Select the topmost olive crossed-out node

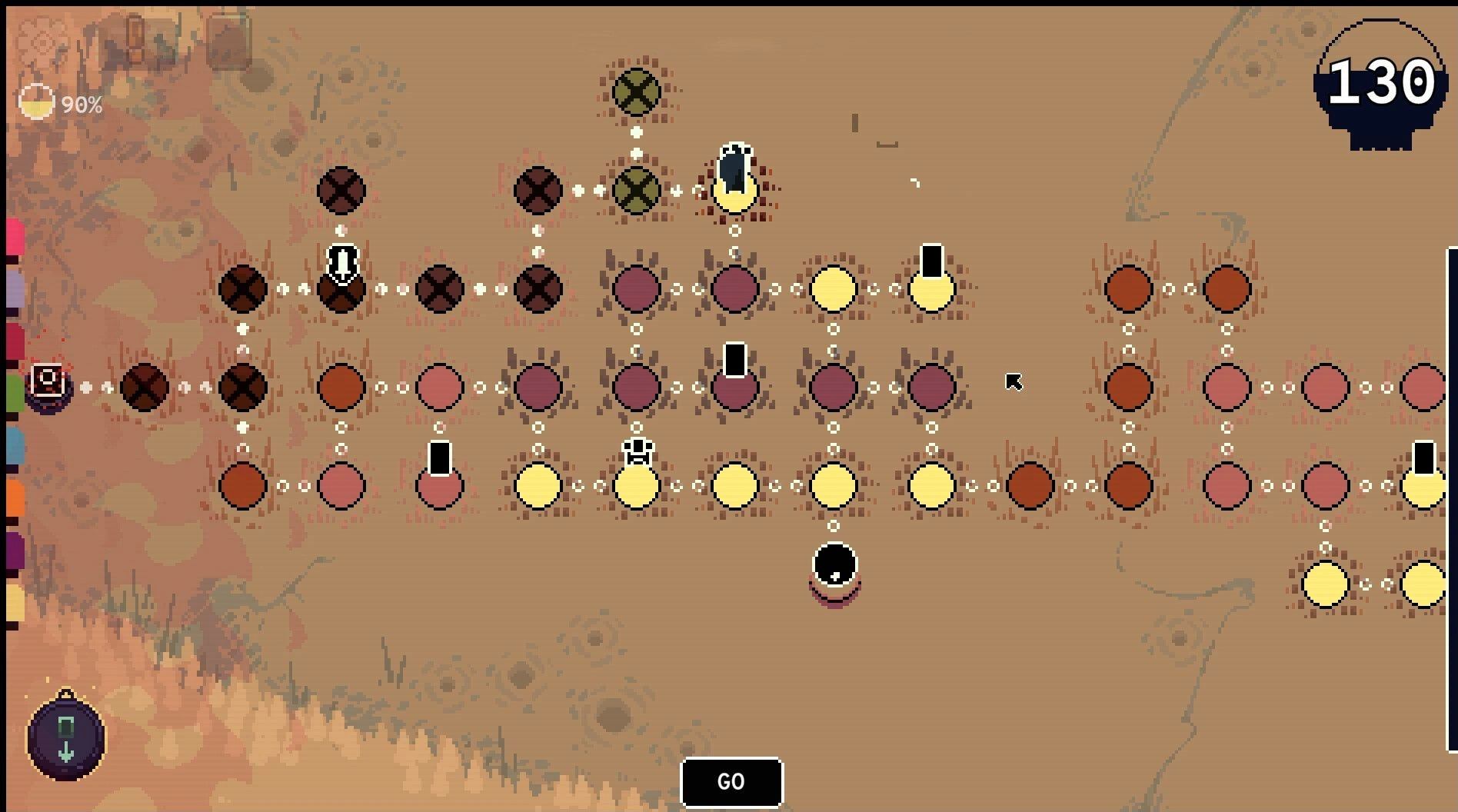pyautogui.click(x=636, y=92)
